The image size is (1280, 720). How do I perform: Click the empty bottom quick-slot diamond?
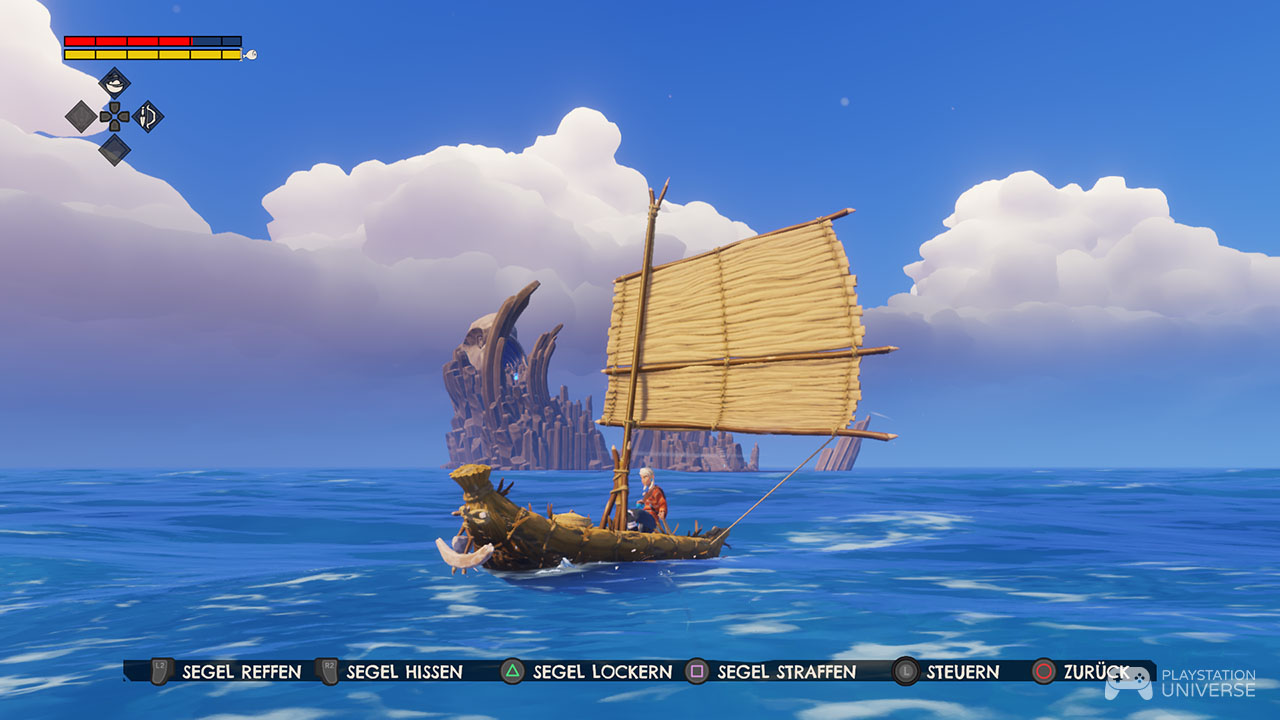(115, 150)
